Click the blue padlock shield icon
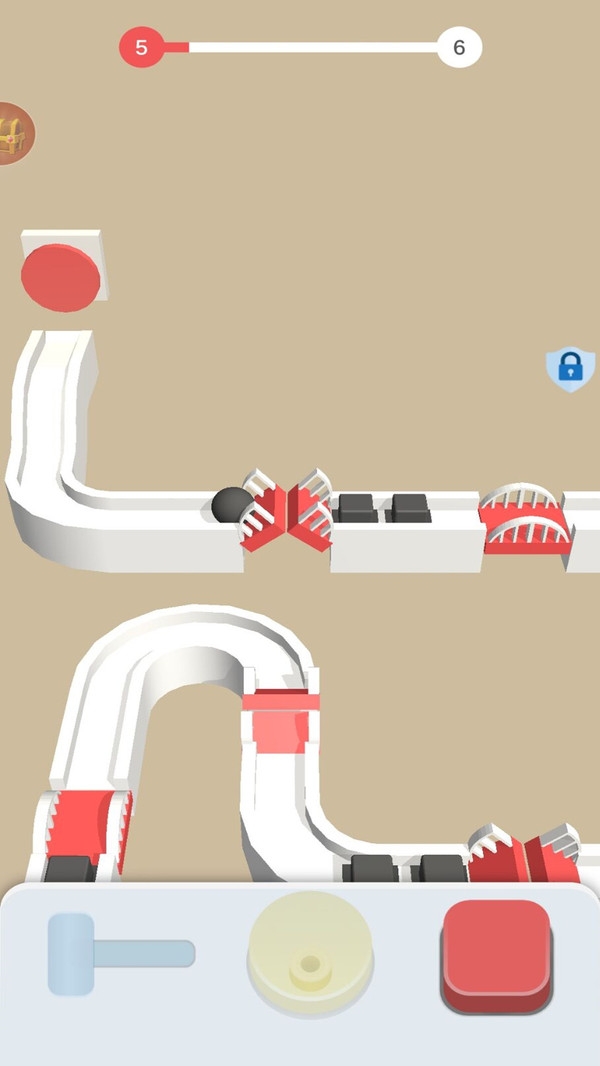Screen dimensions: 600x1066 [x=570, y=368]
